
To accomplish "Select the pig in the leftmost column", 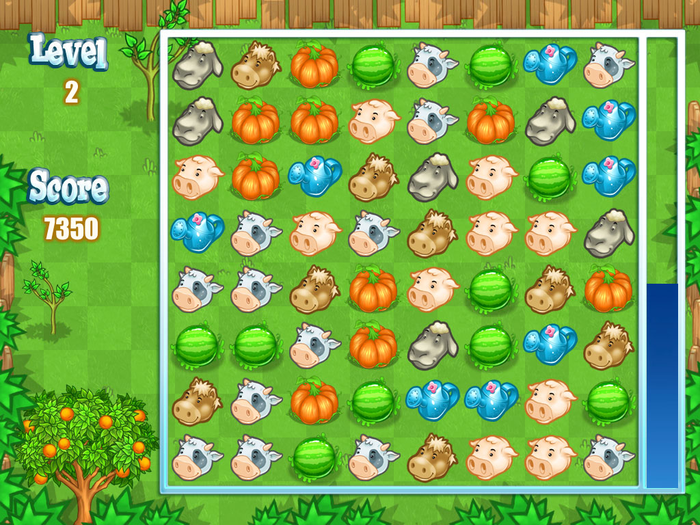I will click(x=196, y=178).
